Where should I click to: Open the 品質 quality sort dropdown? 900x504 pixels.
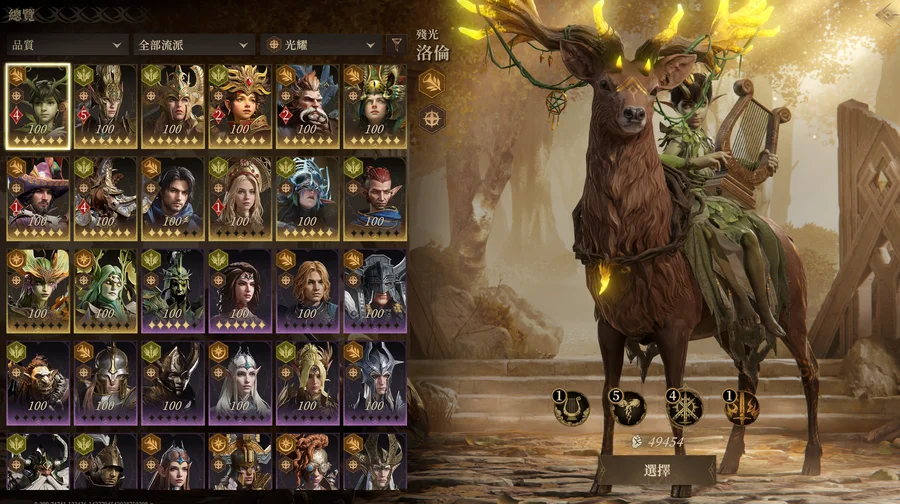[x=66, y=45]
